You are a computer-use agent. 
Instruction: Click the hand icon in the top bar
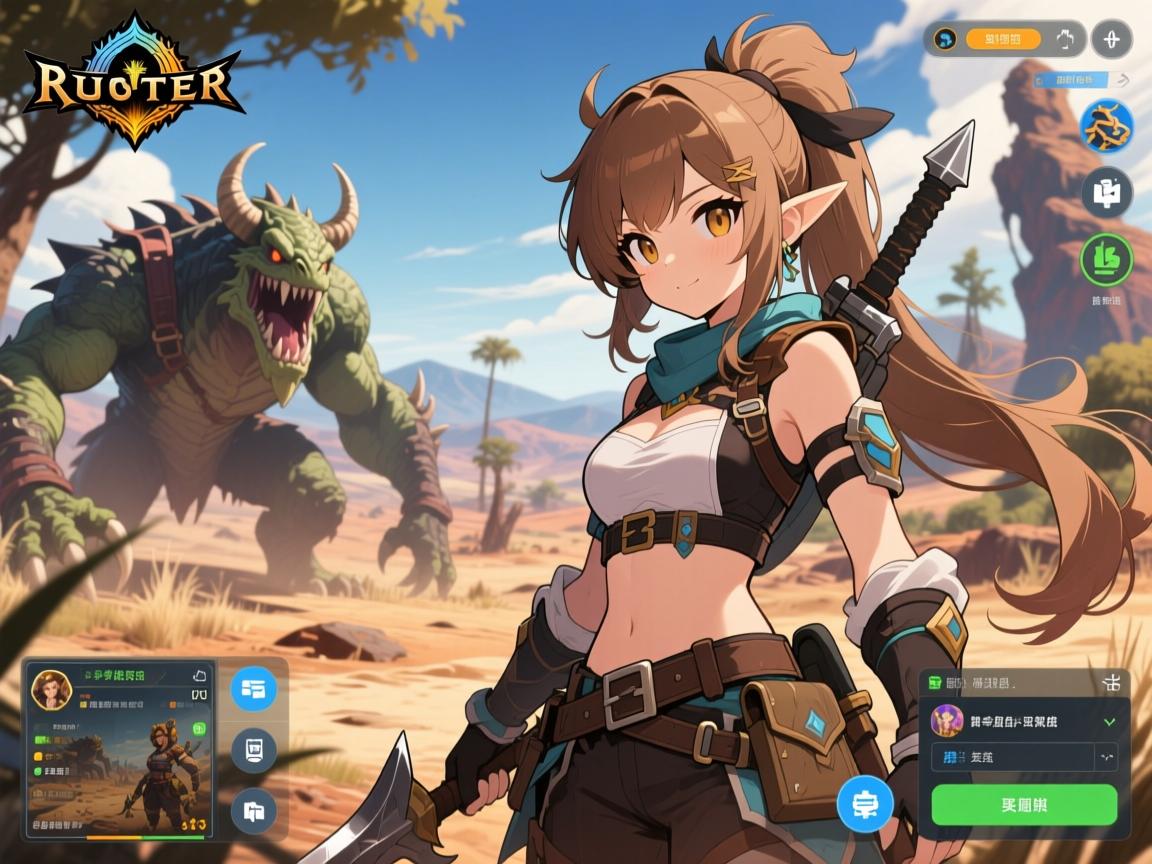(x=1063, y=40)
